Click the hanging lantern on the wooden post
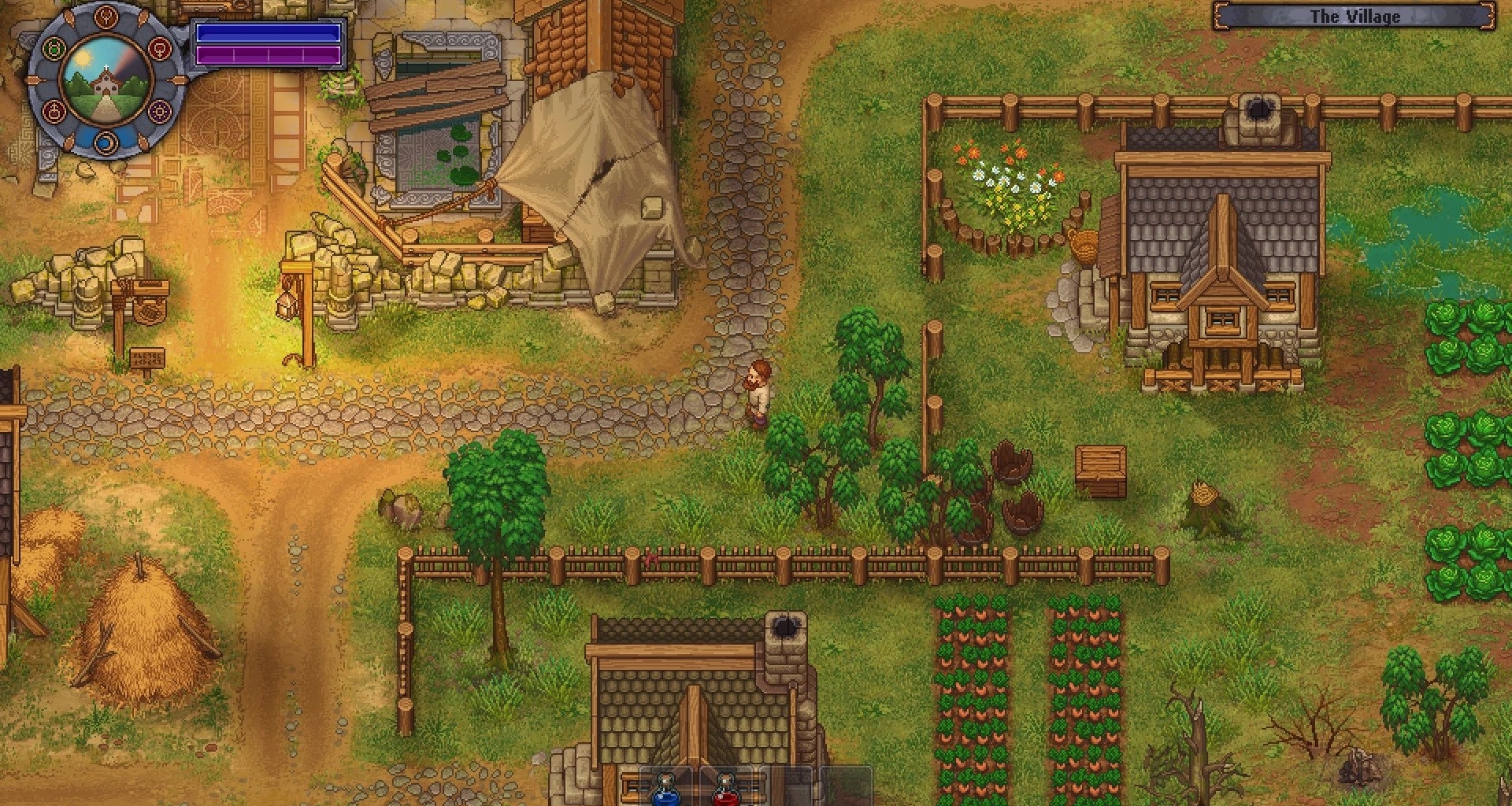 [x=287, y=307]
